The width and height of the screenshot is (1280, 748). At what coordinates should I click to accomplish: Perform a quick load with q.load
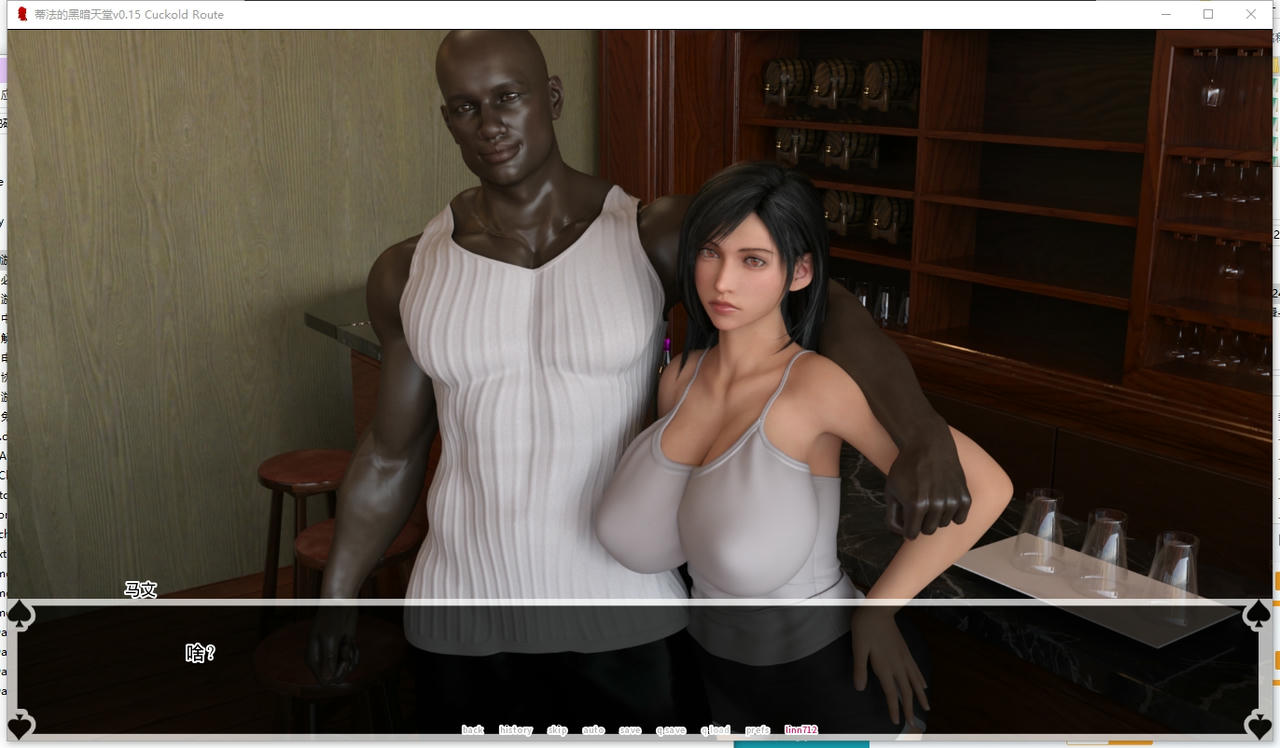coord(714,730)
